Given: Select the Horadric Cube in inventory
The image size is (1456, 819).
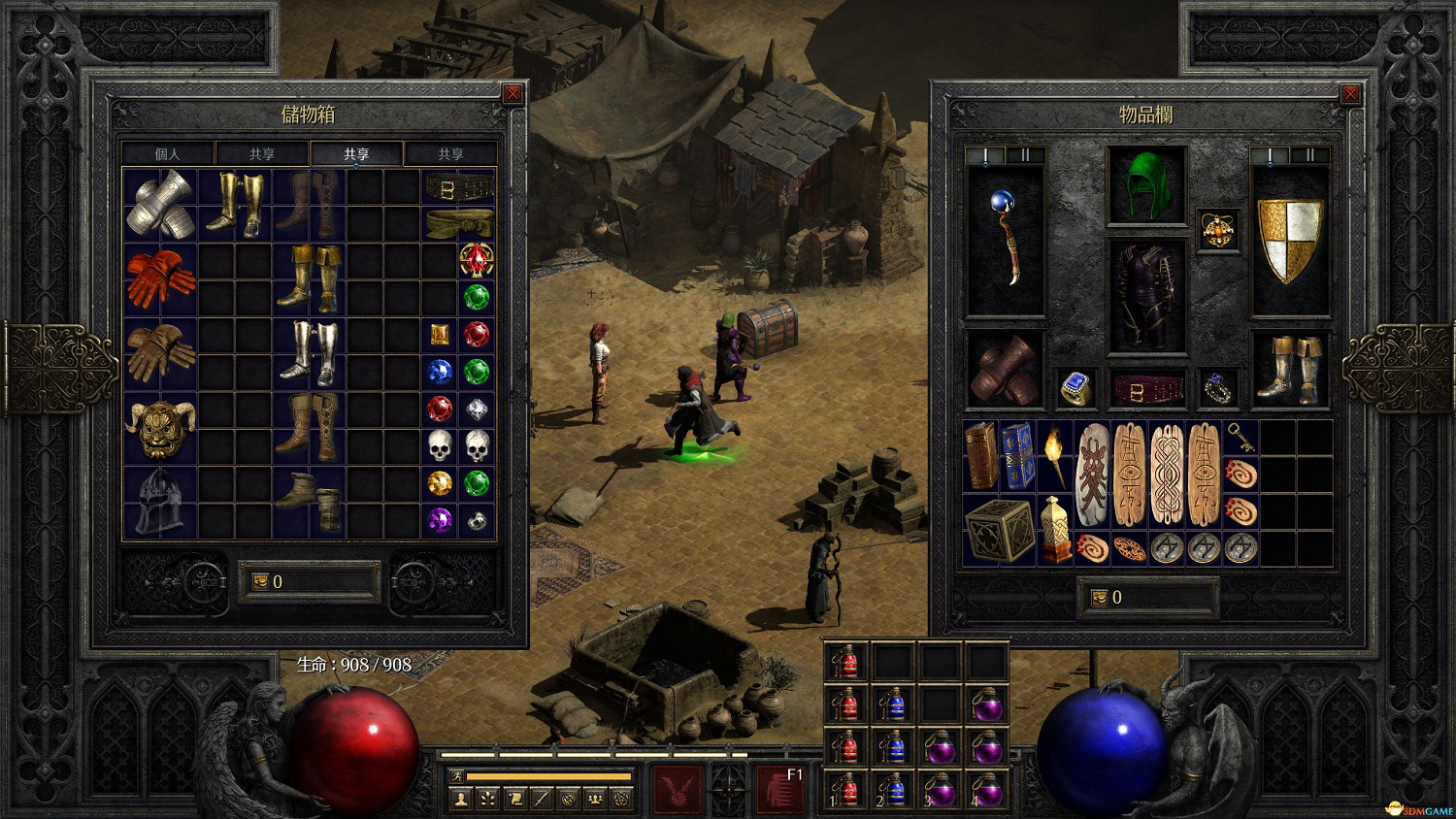Looking at the screenshot, I should (x=999, y=531).
